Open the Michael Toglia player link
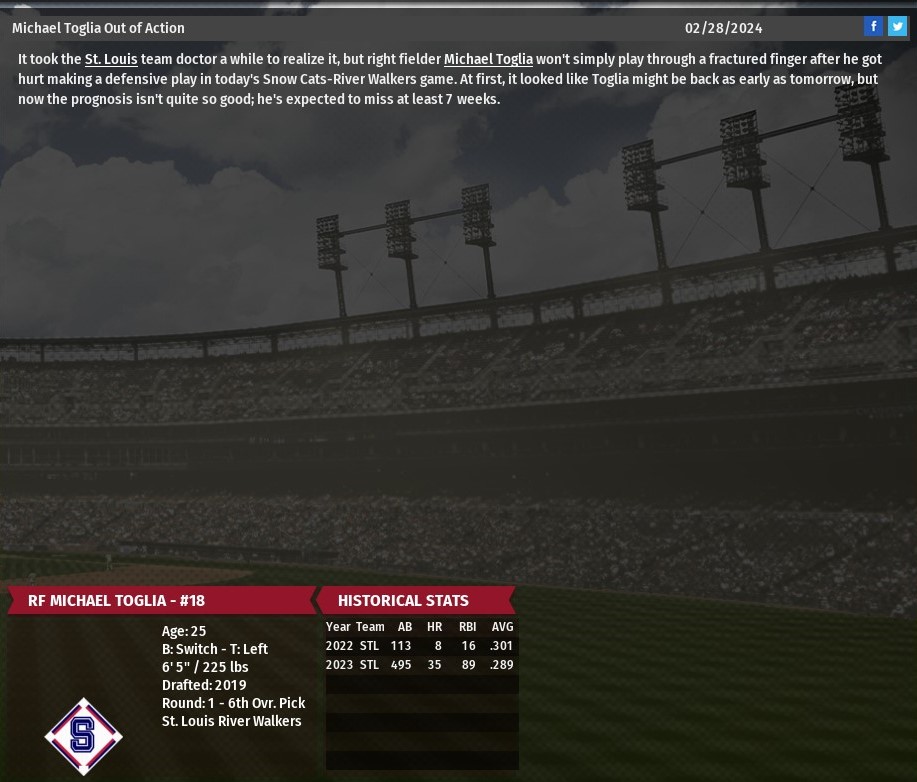Screen dimensions: 917x782 pos(488,60)
